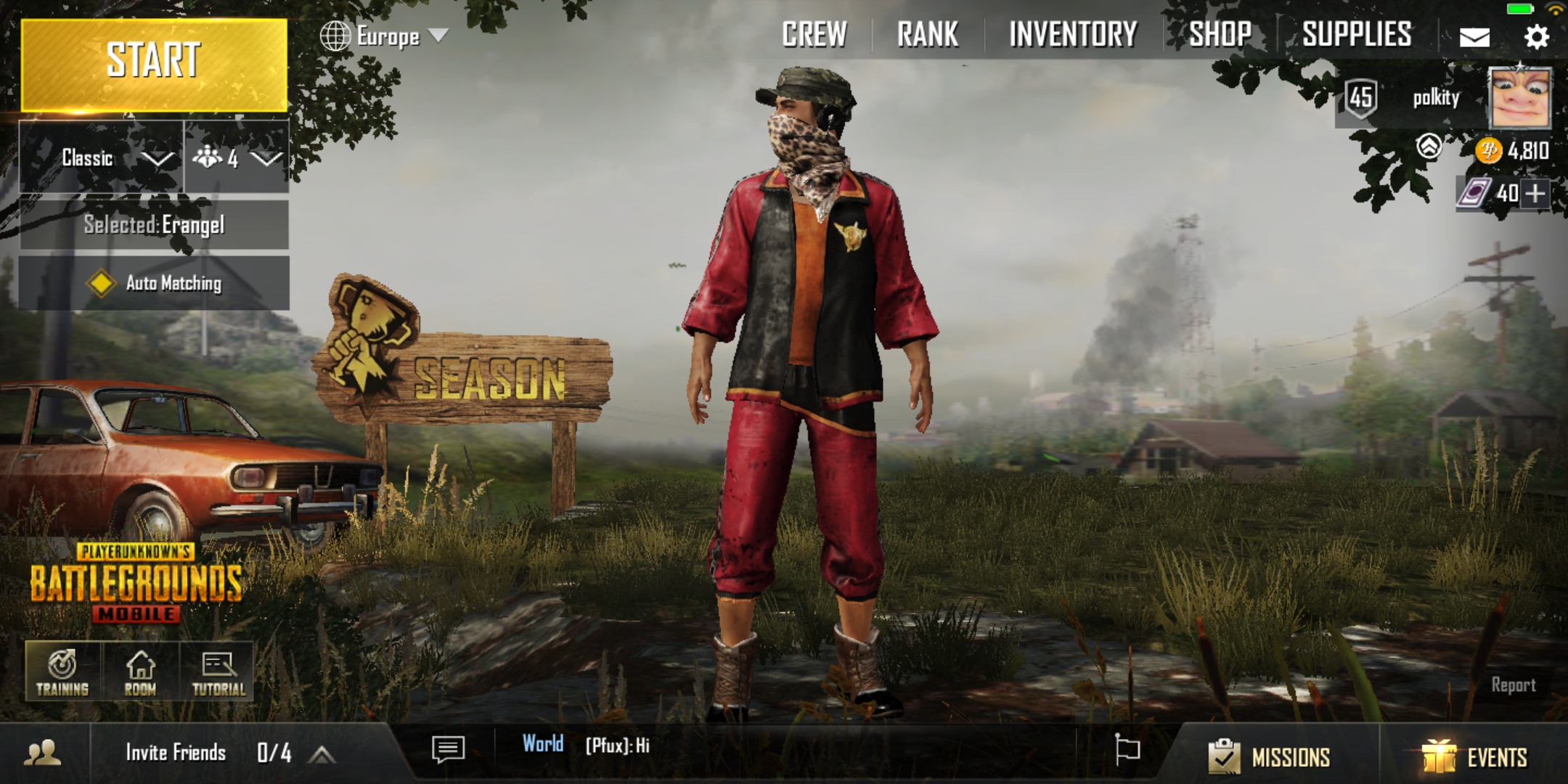
Task: Click polkity's avatar thumbnail
Action: coord(1519,99)
